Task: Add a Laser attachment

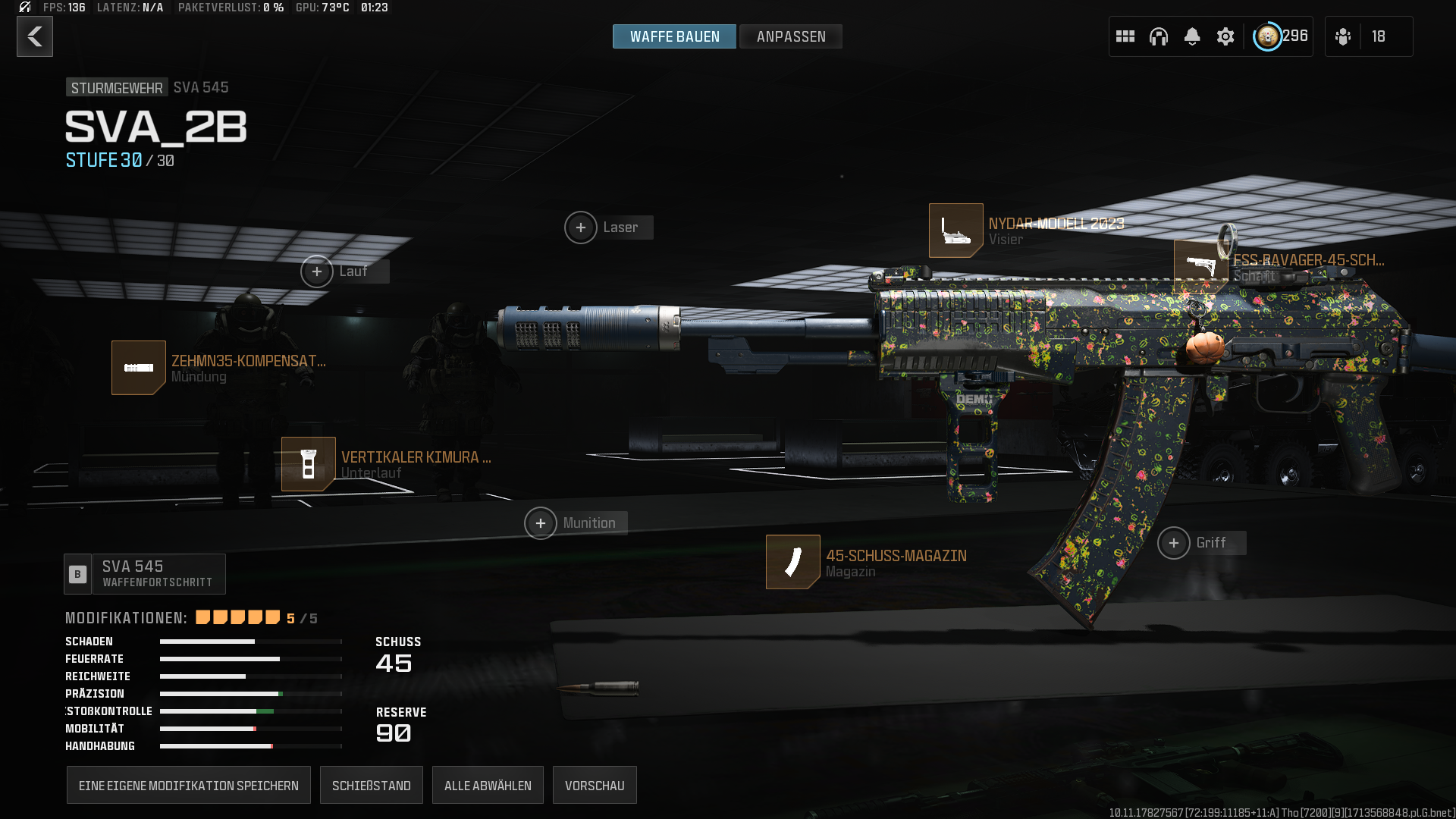Action: point(581,227)
